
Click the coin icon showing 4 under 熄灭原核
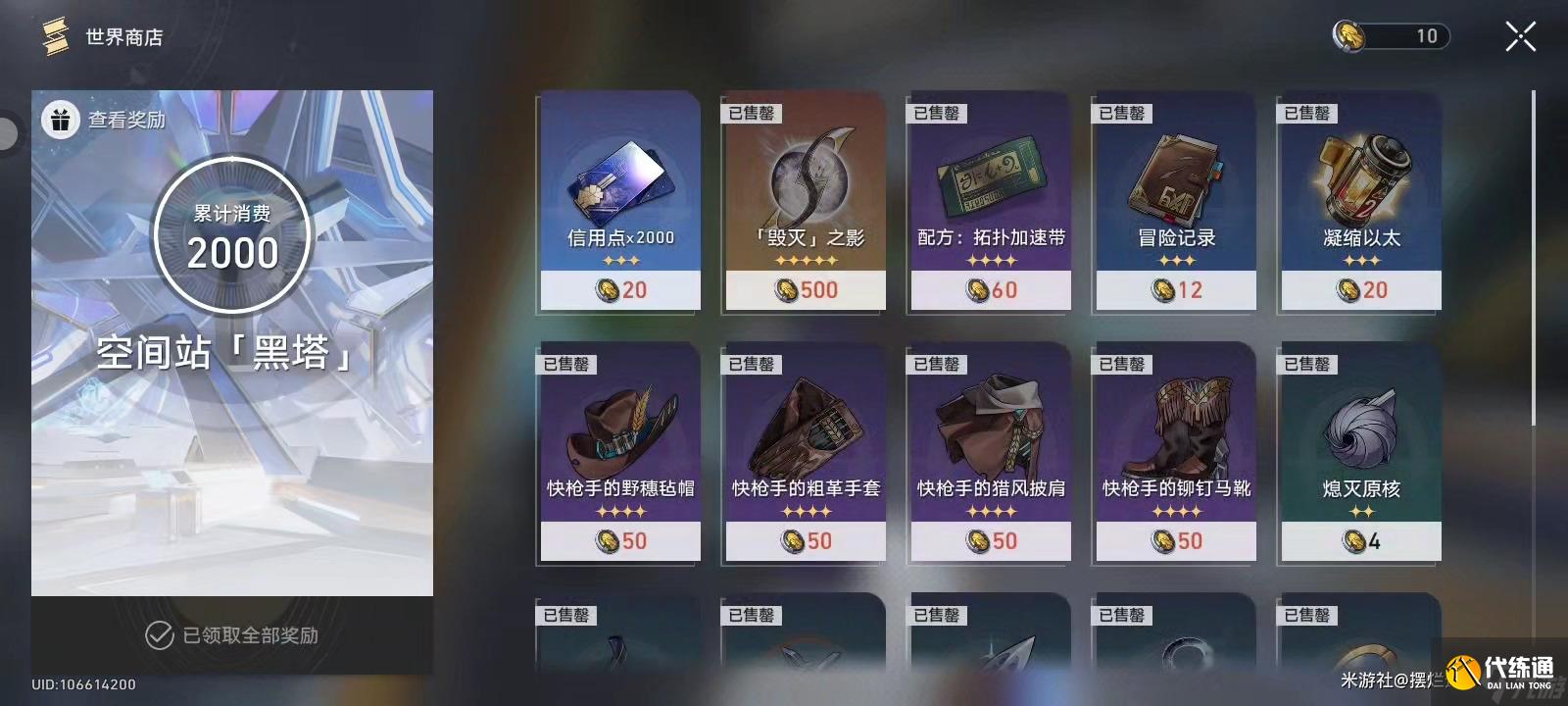(1354, 540)
